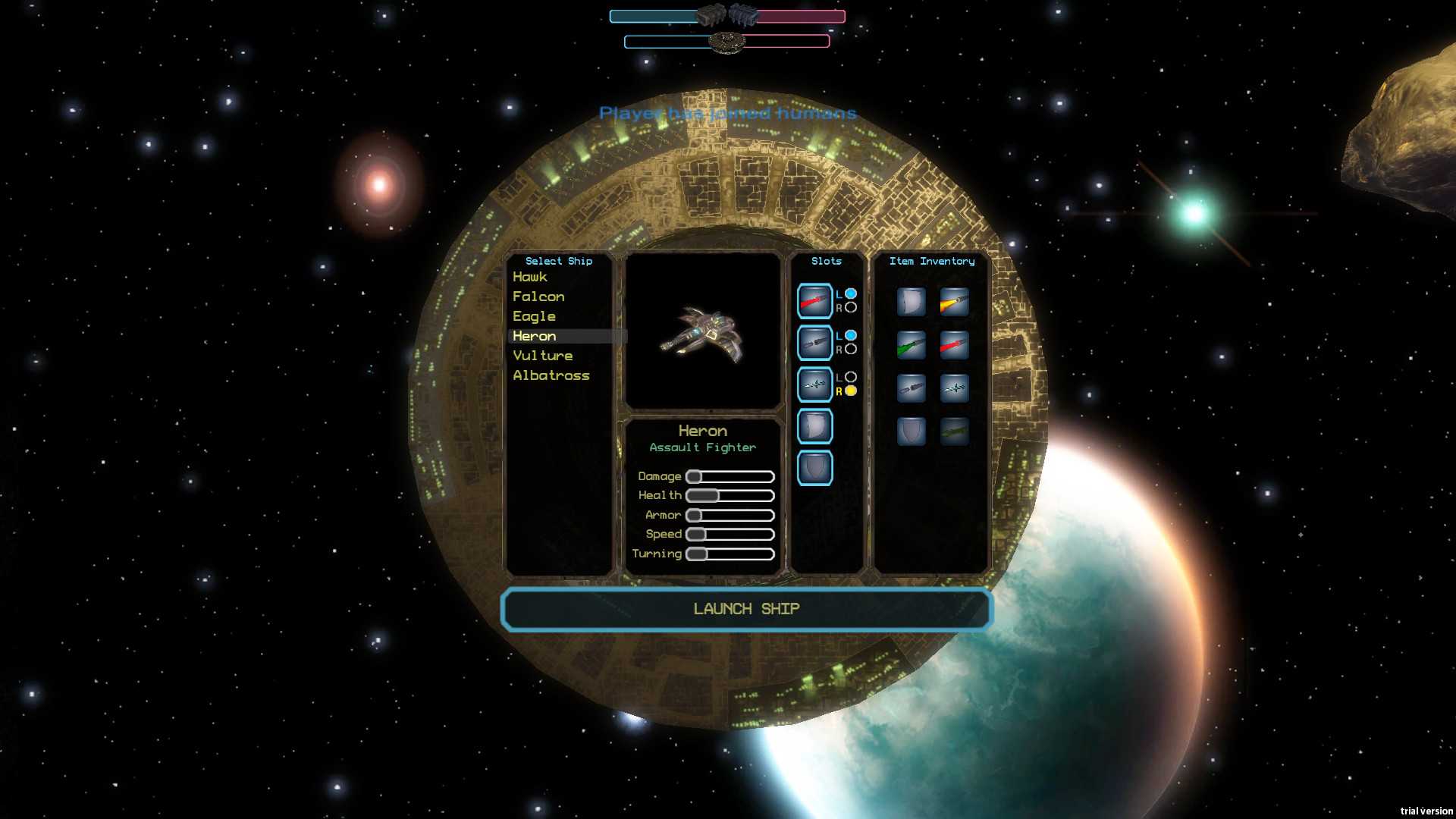The image size is (1456, 819).
Task: Click the Heron ship preview image
Action: (x=702, y=332)
